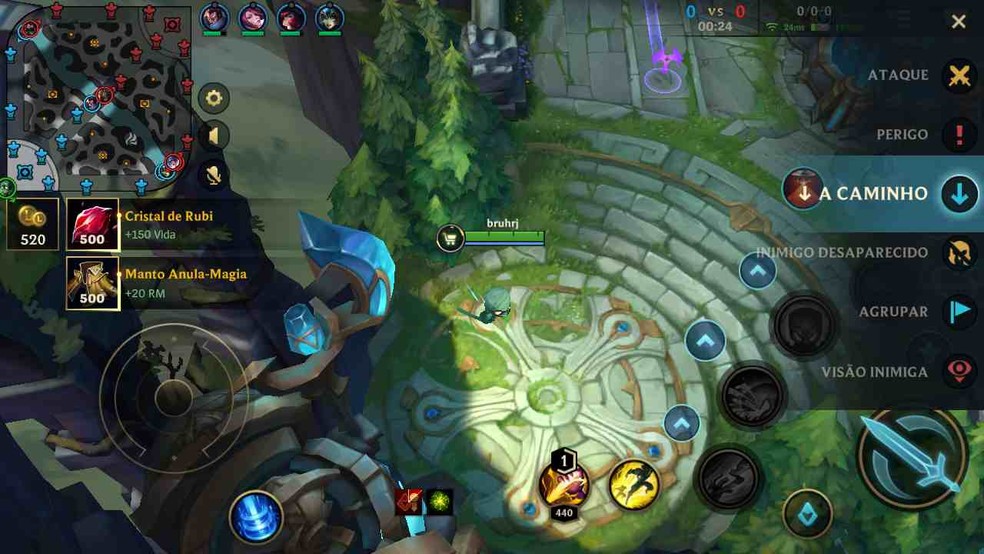Viewport: 984px width, 554px height.
Task: Close the ping menu with the X
Action: [x=958, y=22]
